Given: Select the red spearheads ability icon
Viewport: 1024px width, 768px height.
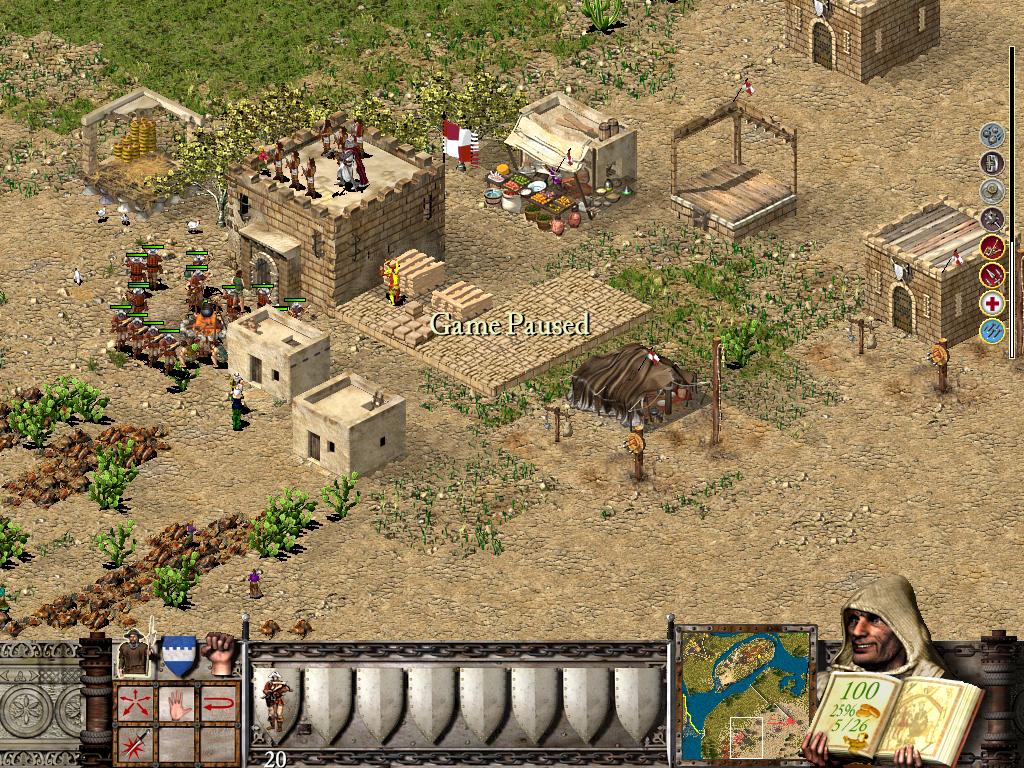Looking at the screenshot, I should pos(992,274).
